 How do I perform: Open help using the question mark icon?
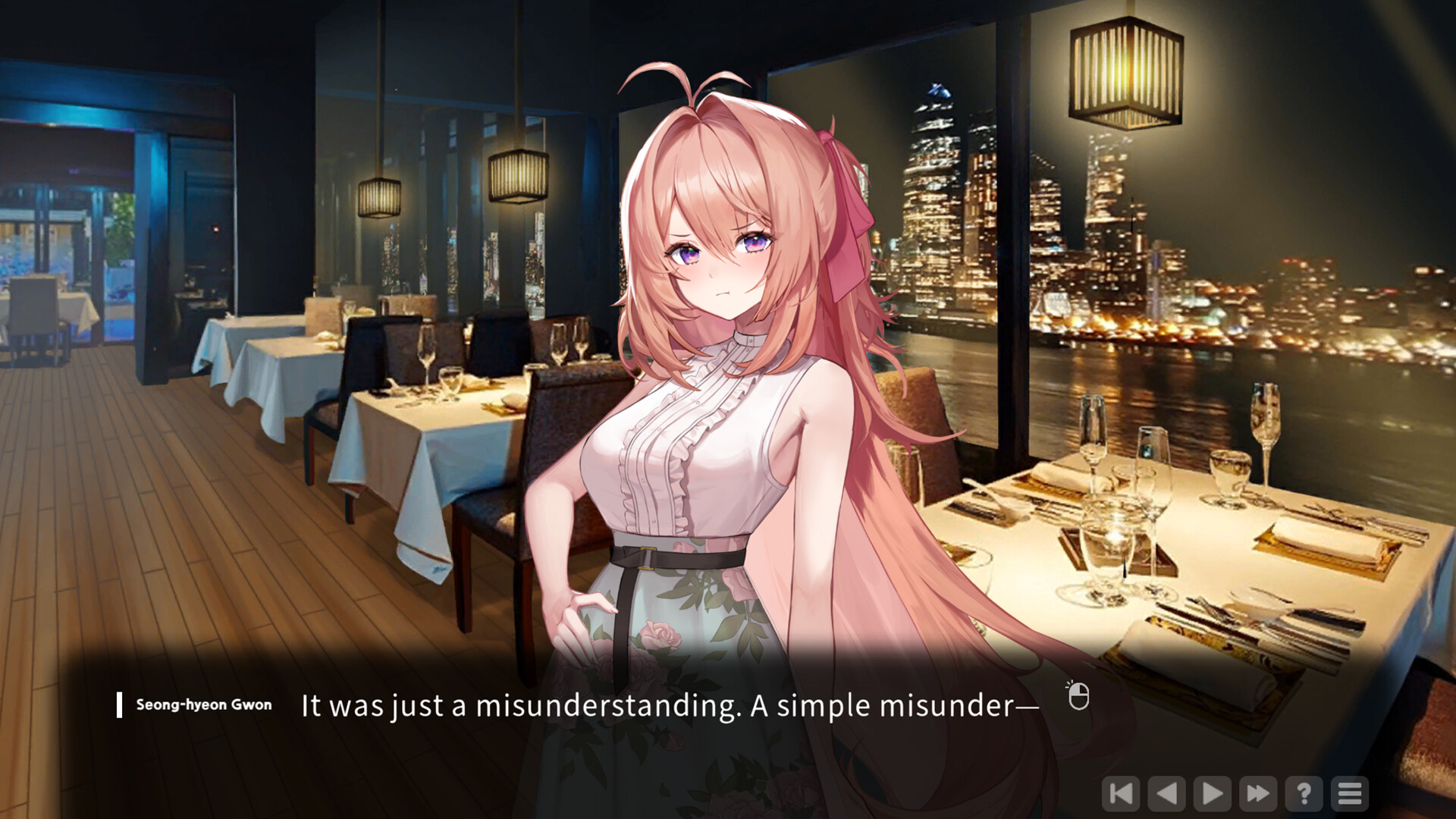coord(1304,794)
